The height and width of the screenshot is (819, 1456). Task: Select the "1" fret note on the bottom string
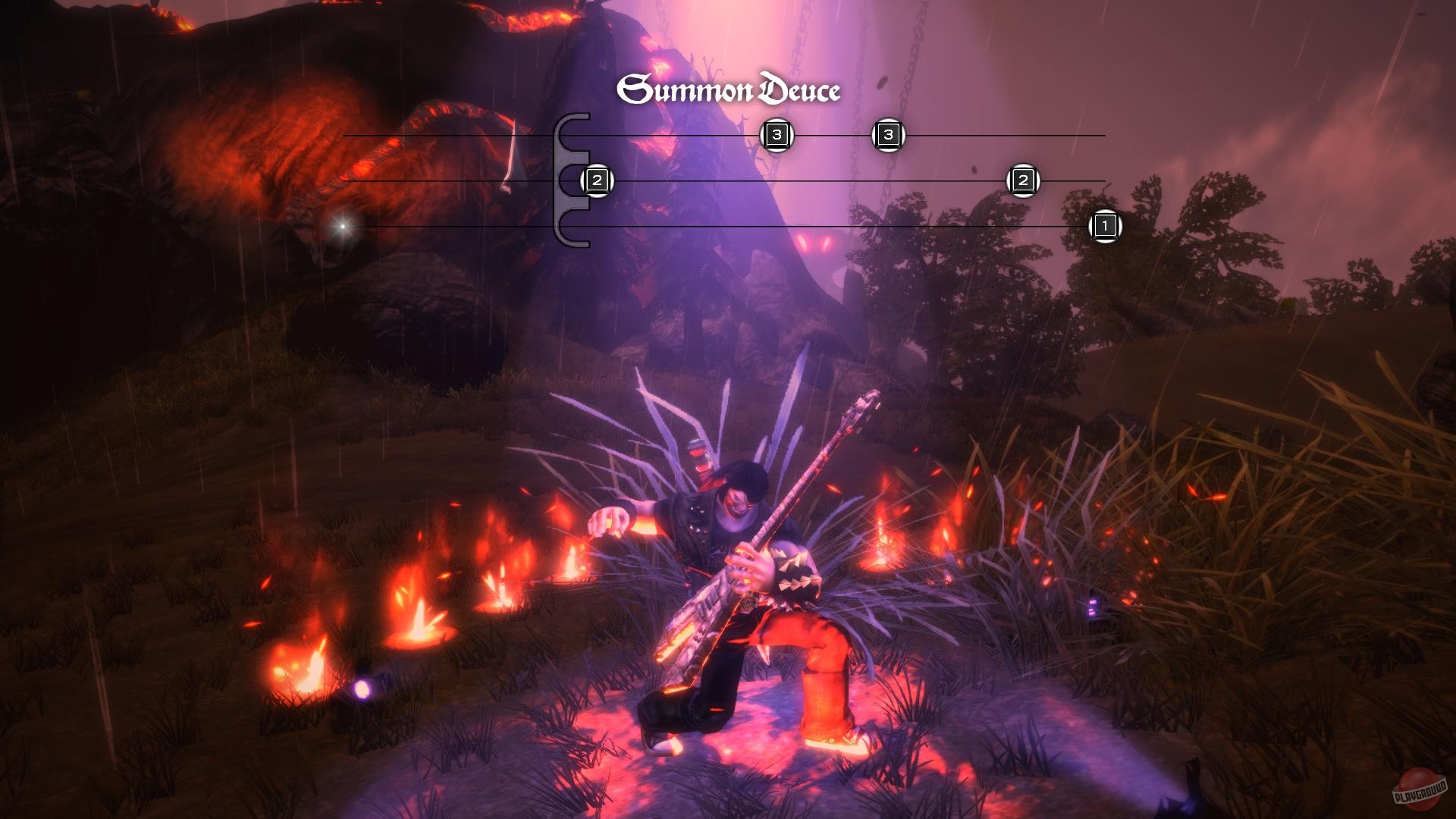pyautogui.click(x=1107, y=225)
